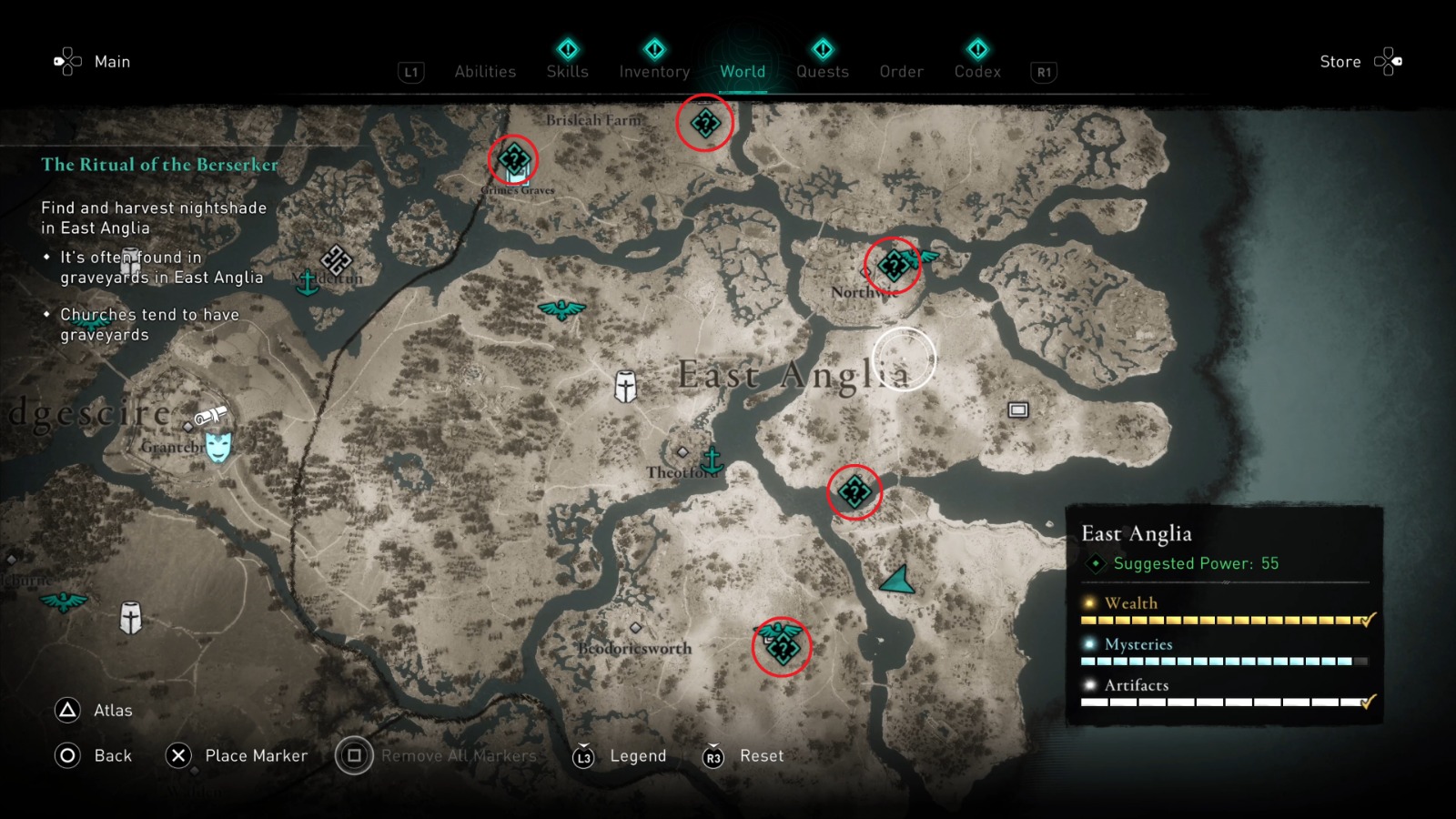Select the face mystery icon at Grantebridge
The image size is (1456, 819).
point(218,447)
